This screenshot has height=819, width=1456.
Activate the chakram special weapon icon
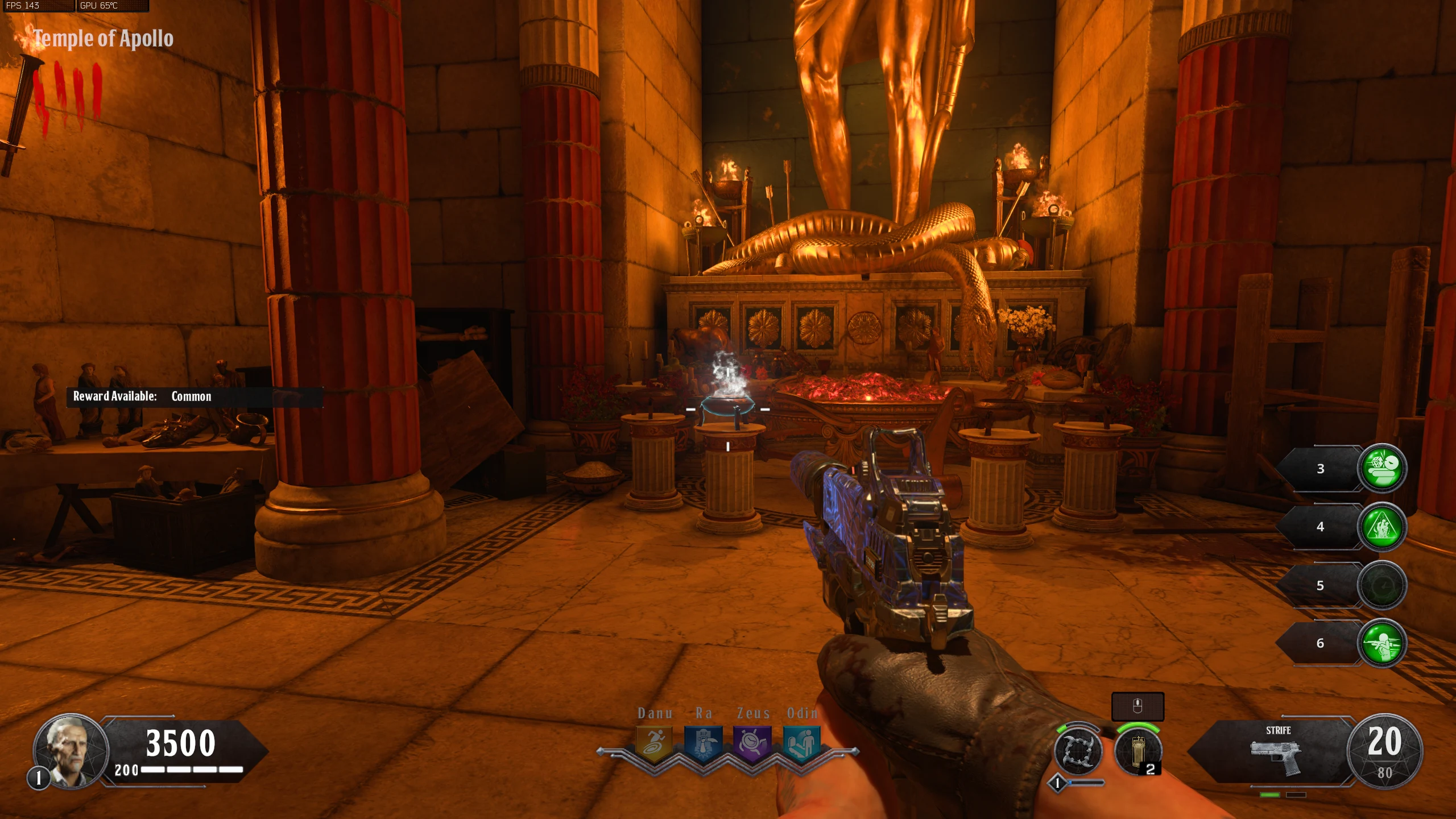click(x=1078, y=751)
